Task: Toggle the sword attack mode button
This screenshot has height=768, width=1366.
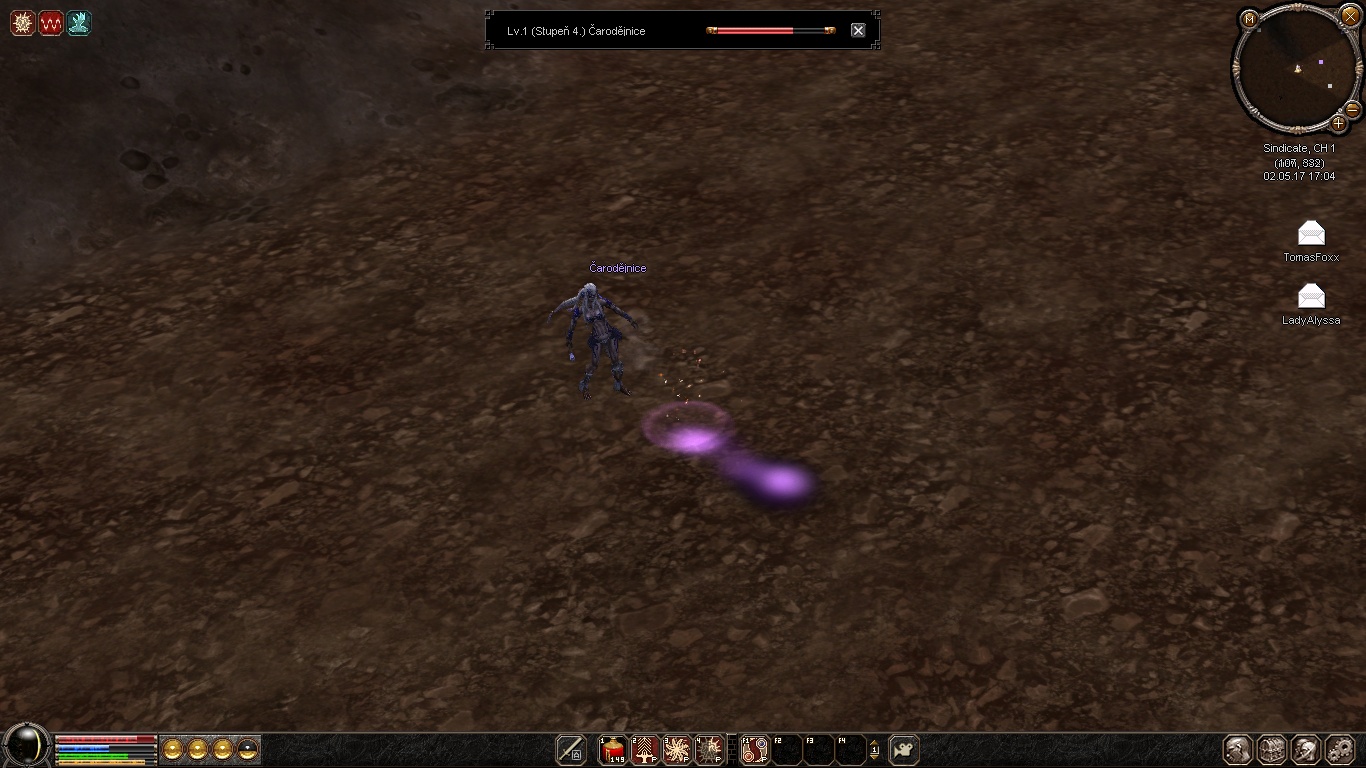Action: coord(571,749)
